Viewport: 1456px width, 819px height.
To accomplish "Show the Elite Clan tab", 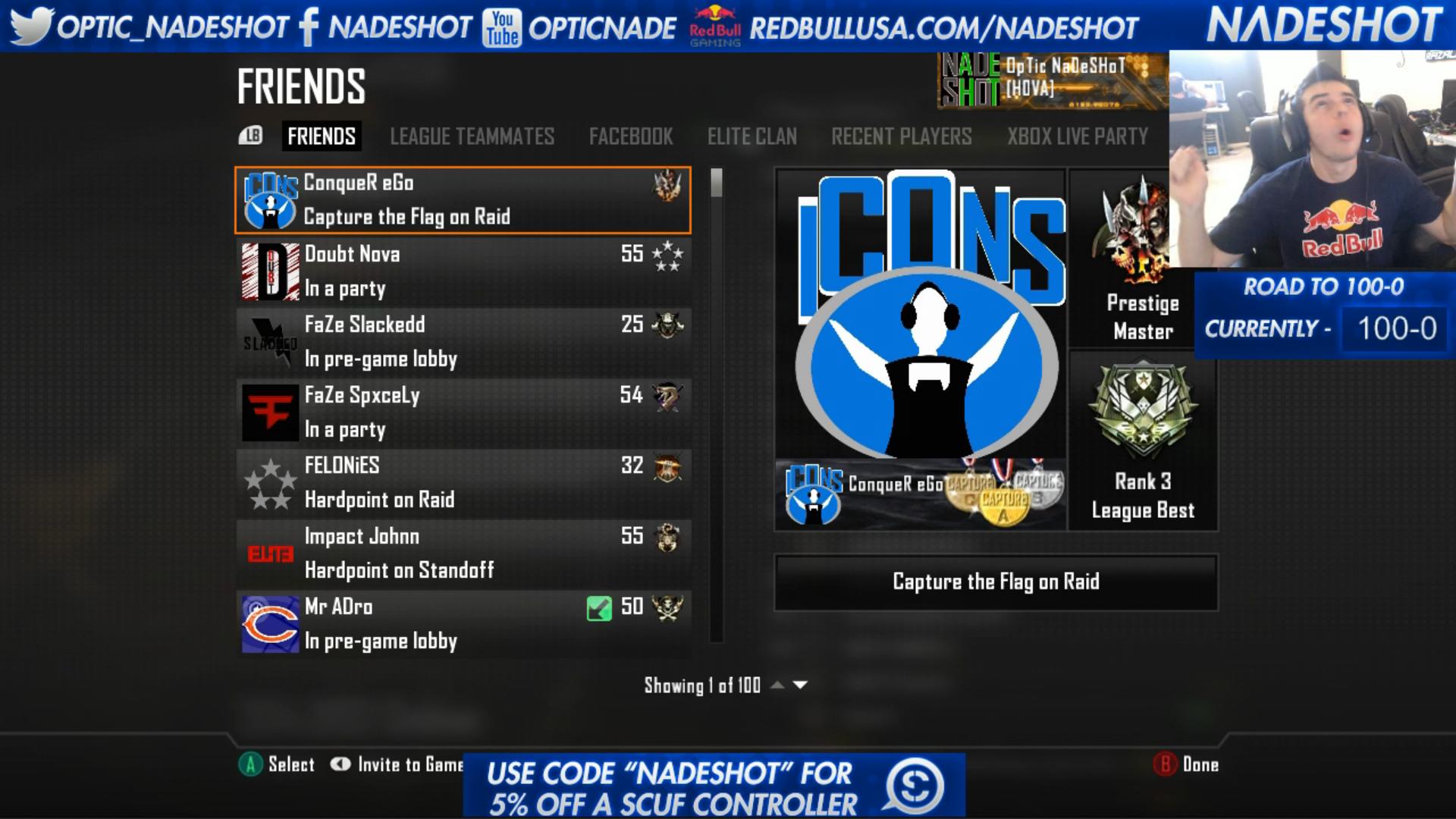I will (752, 136).
